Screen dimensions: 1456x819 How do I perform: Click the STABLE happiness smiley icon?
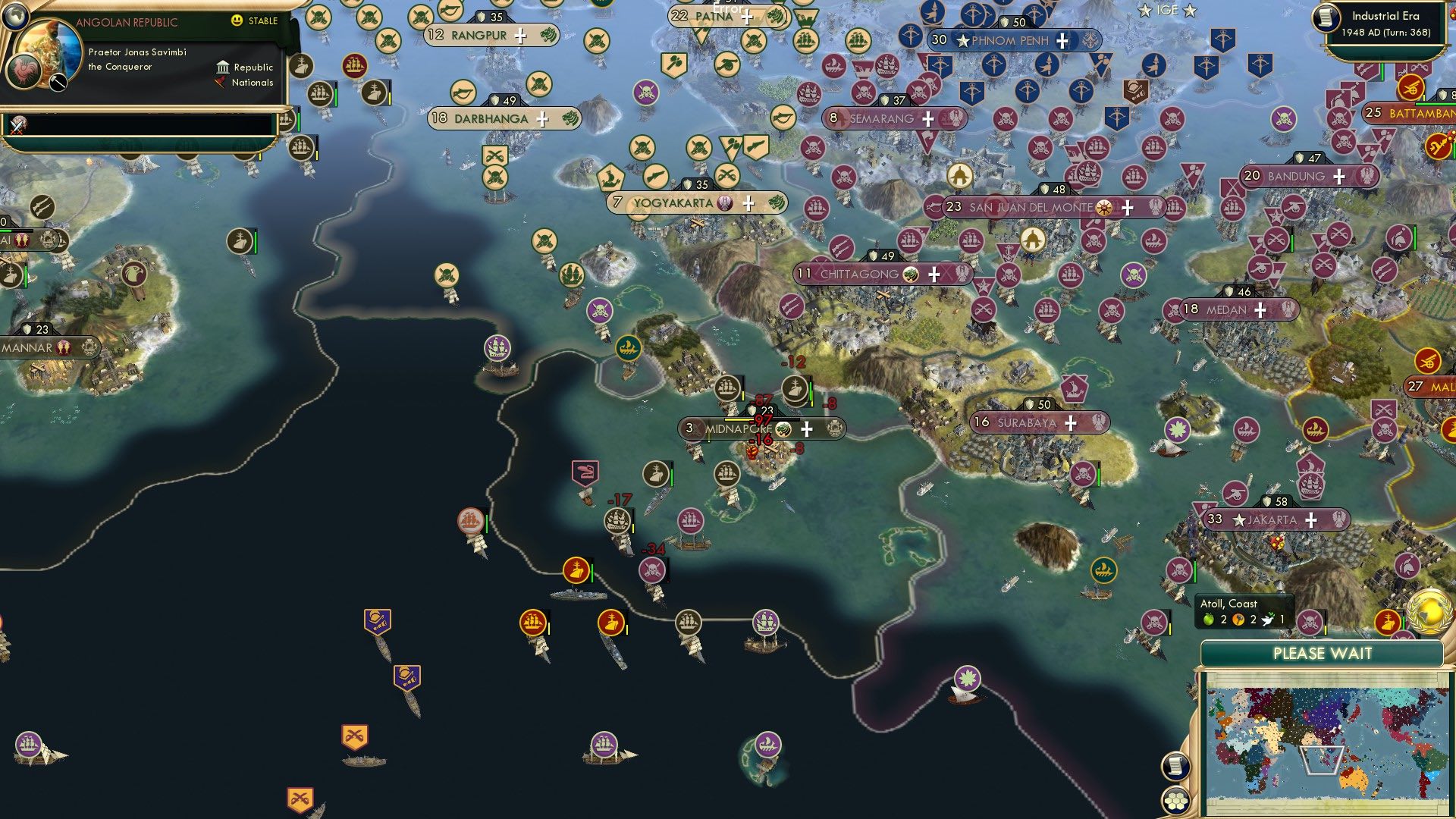[238, 22]
